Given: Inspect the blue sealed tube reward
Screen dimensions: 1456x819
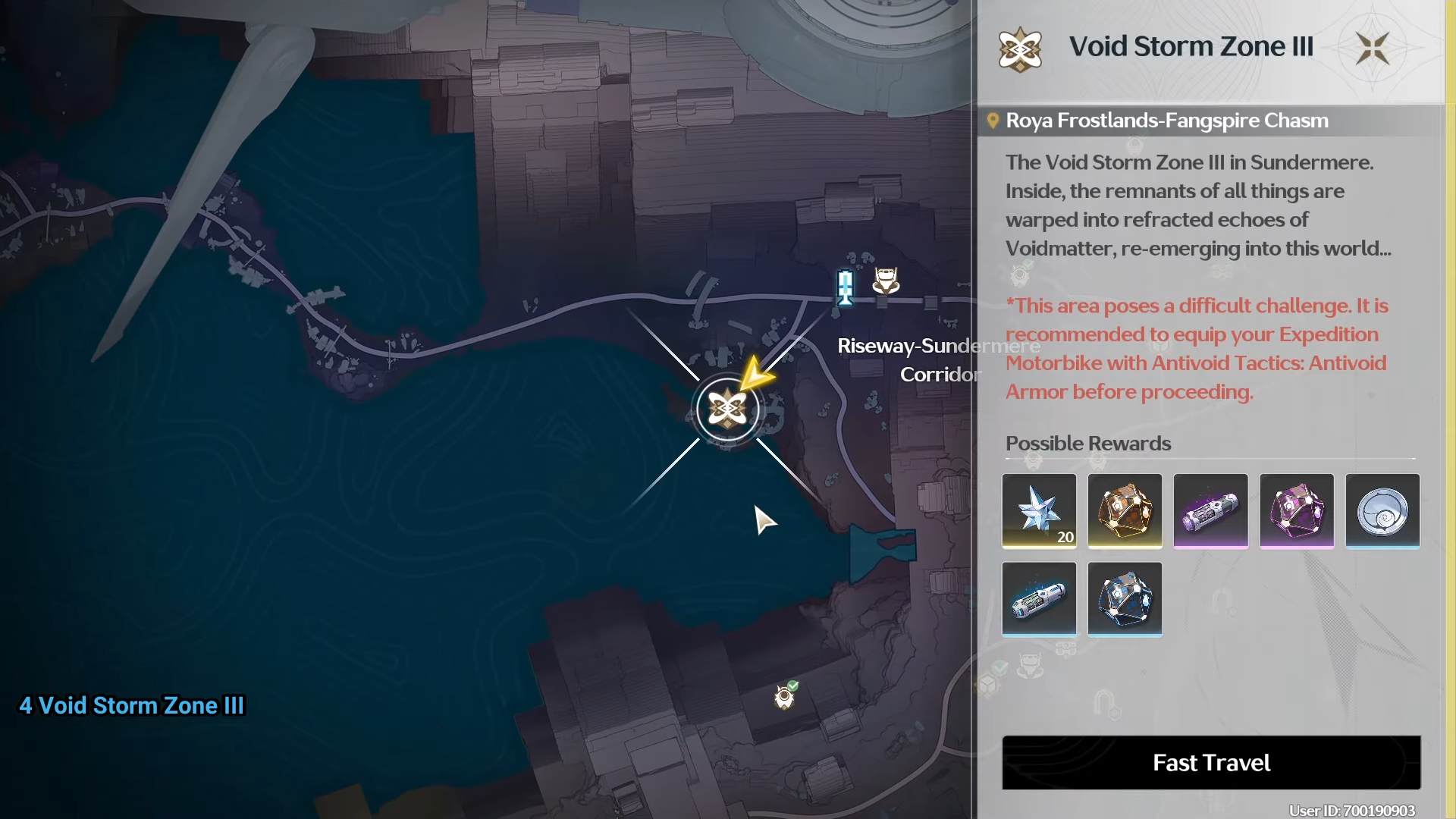Looking at the screenshot, I should 1039,598.
